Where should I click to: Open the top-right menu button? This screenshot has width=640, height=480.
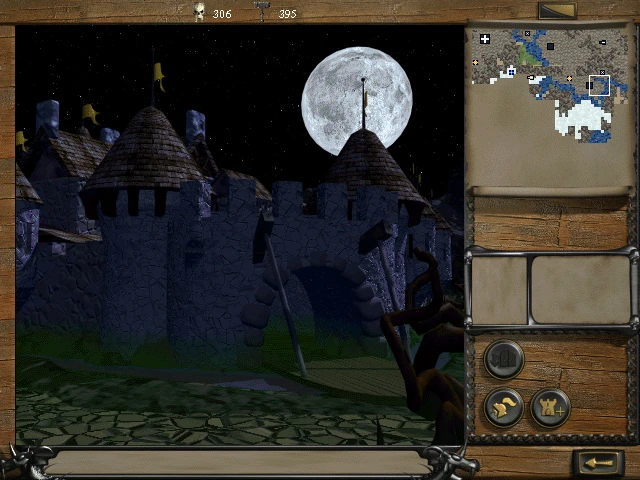pos(555,11)
